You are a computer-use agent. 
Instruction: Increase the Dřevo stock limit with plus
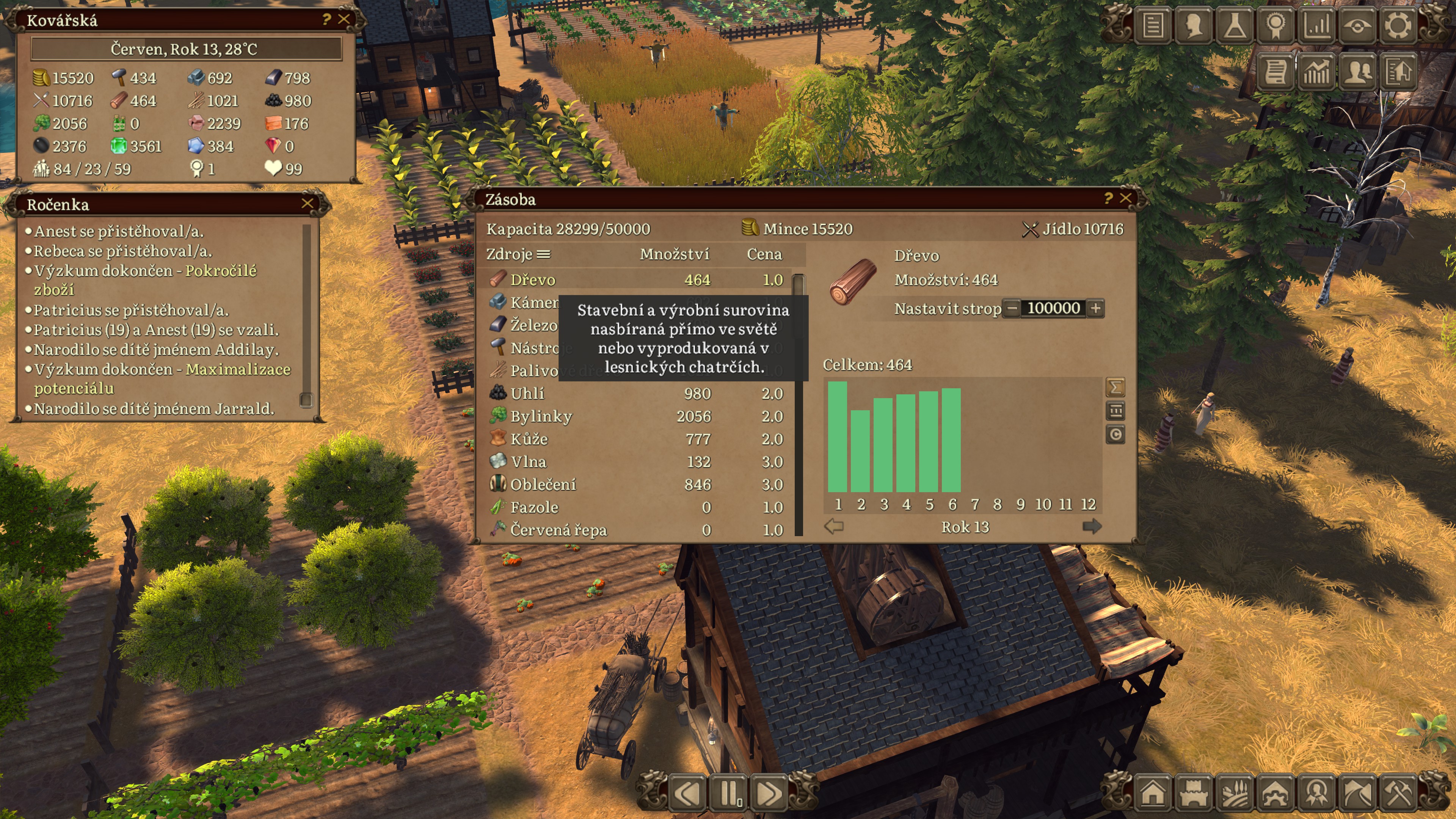[x=1095, y=309]
